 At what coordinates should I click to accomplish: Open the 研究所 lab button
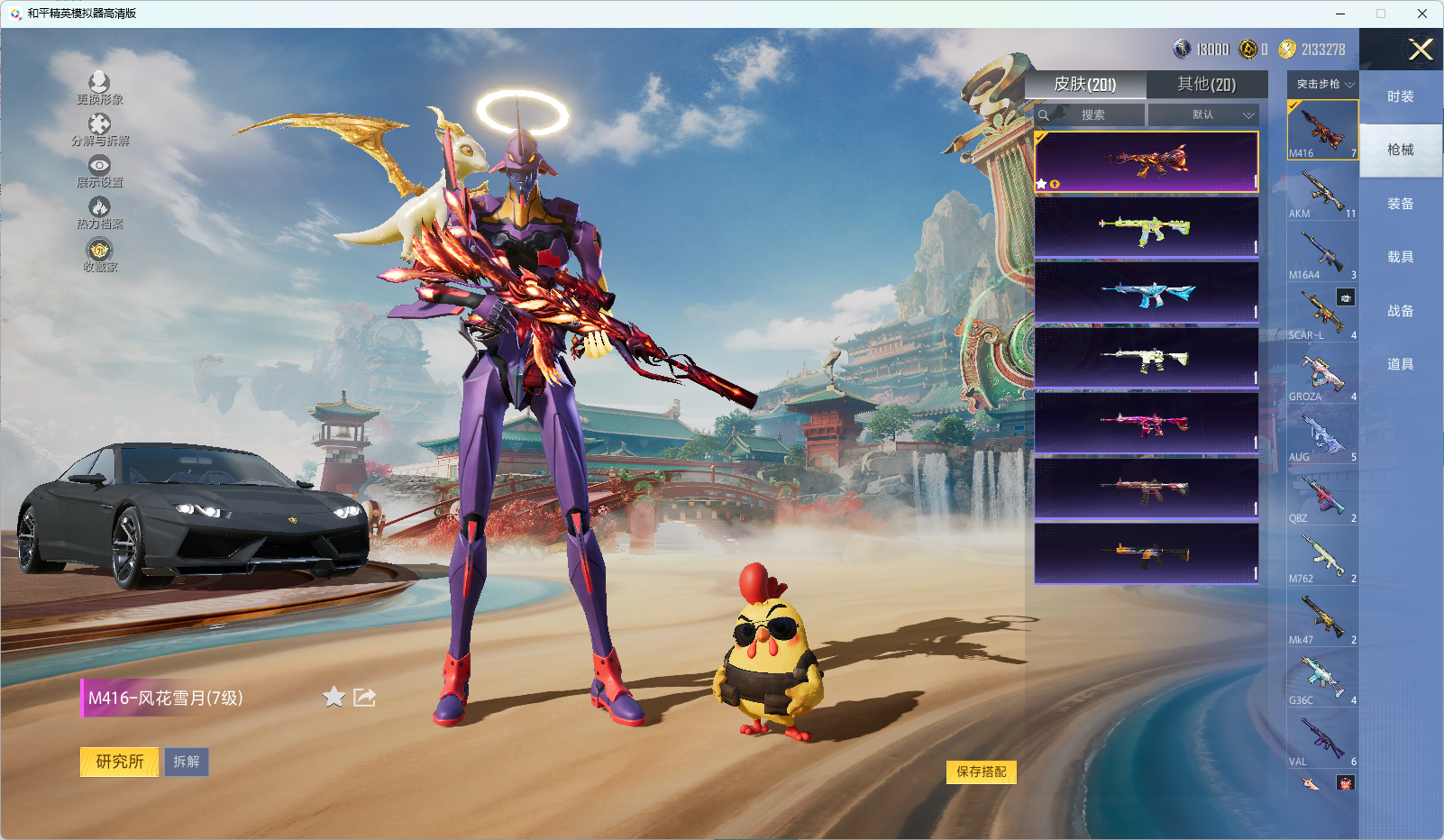120,762
